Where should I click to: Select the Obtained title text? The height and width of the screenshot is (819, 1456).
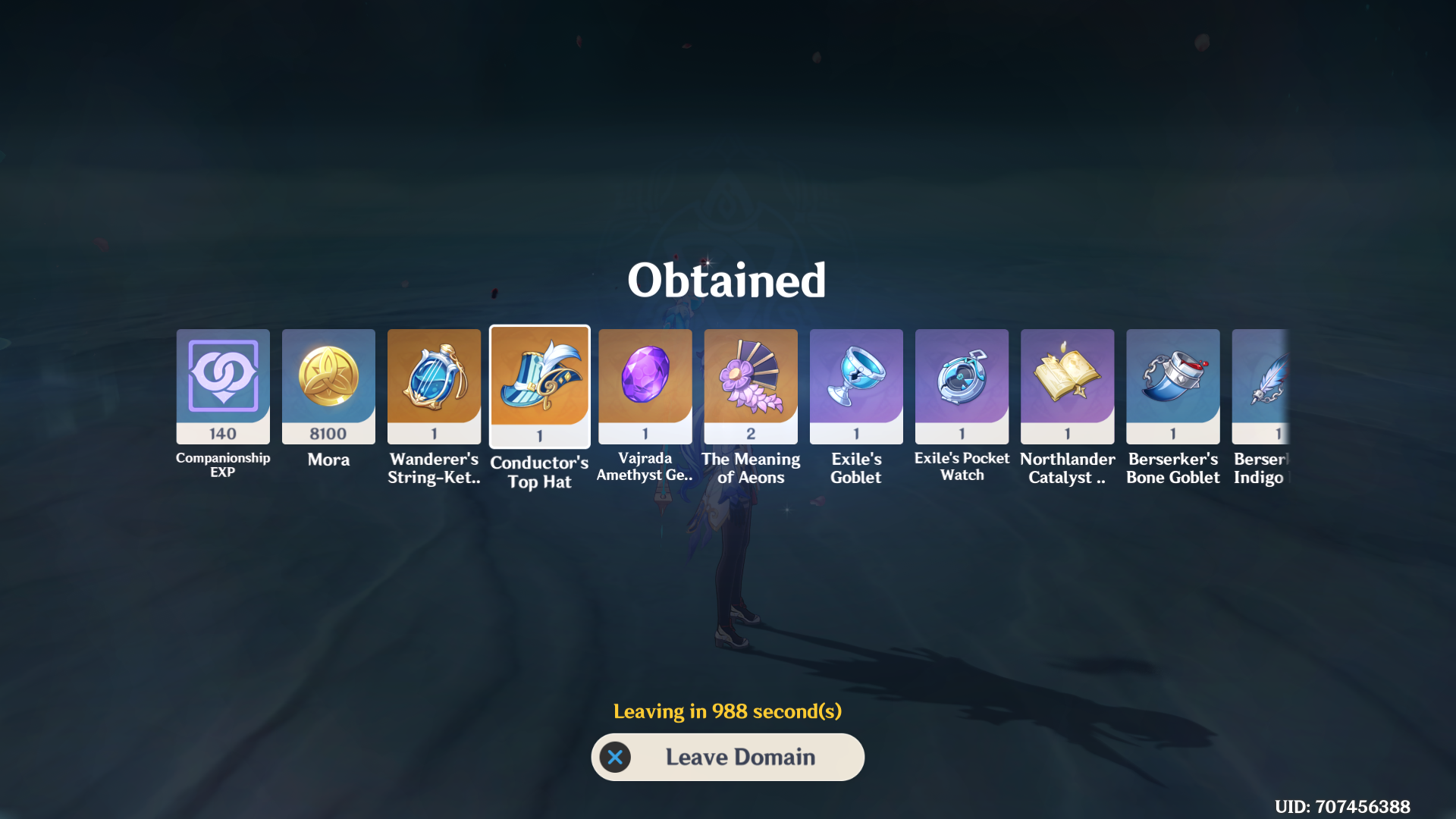[x=727, y=280]
